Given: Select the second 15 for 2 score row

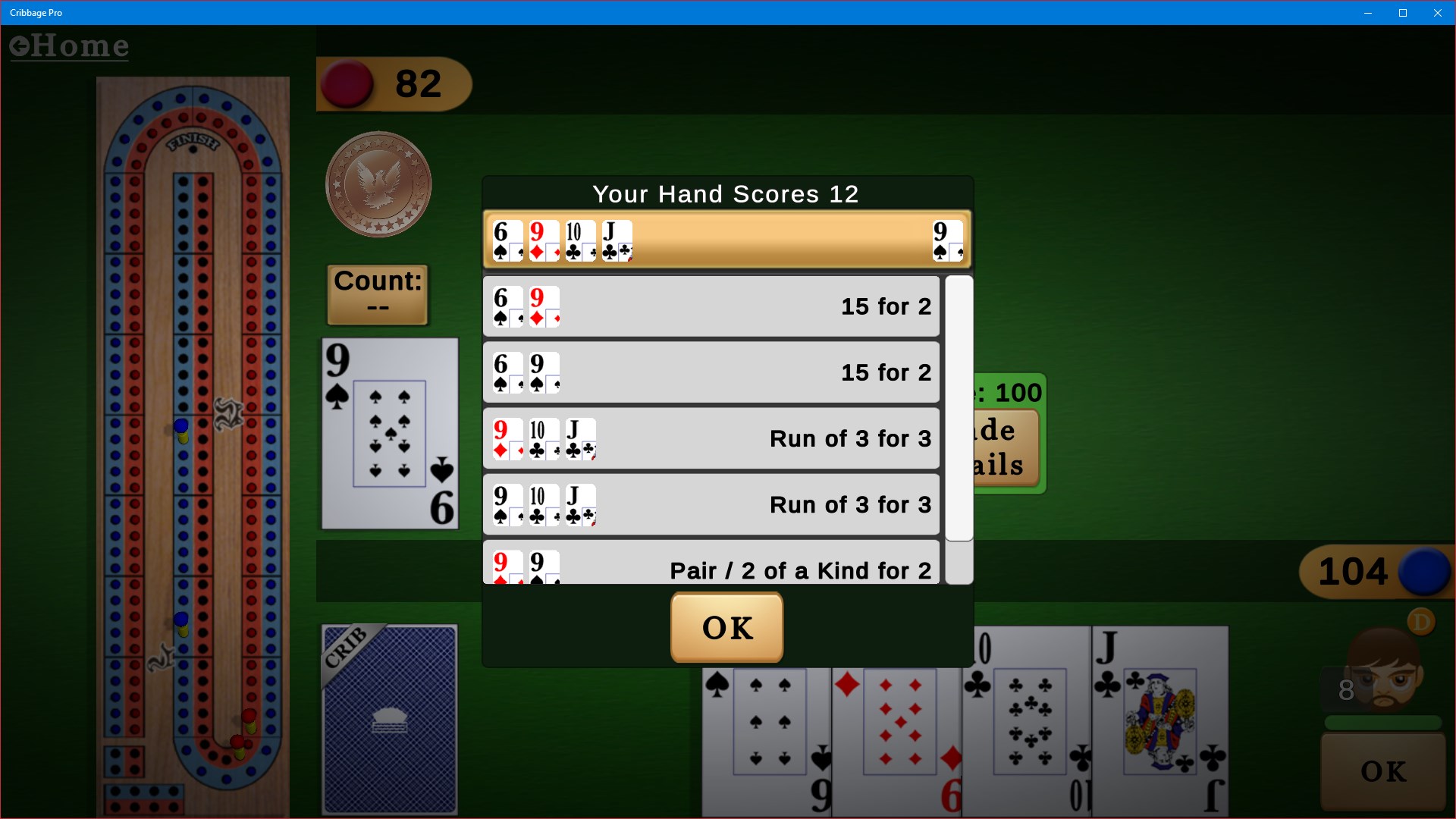Looking at the screenshot, I should pos(711,372).
